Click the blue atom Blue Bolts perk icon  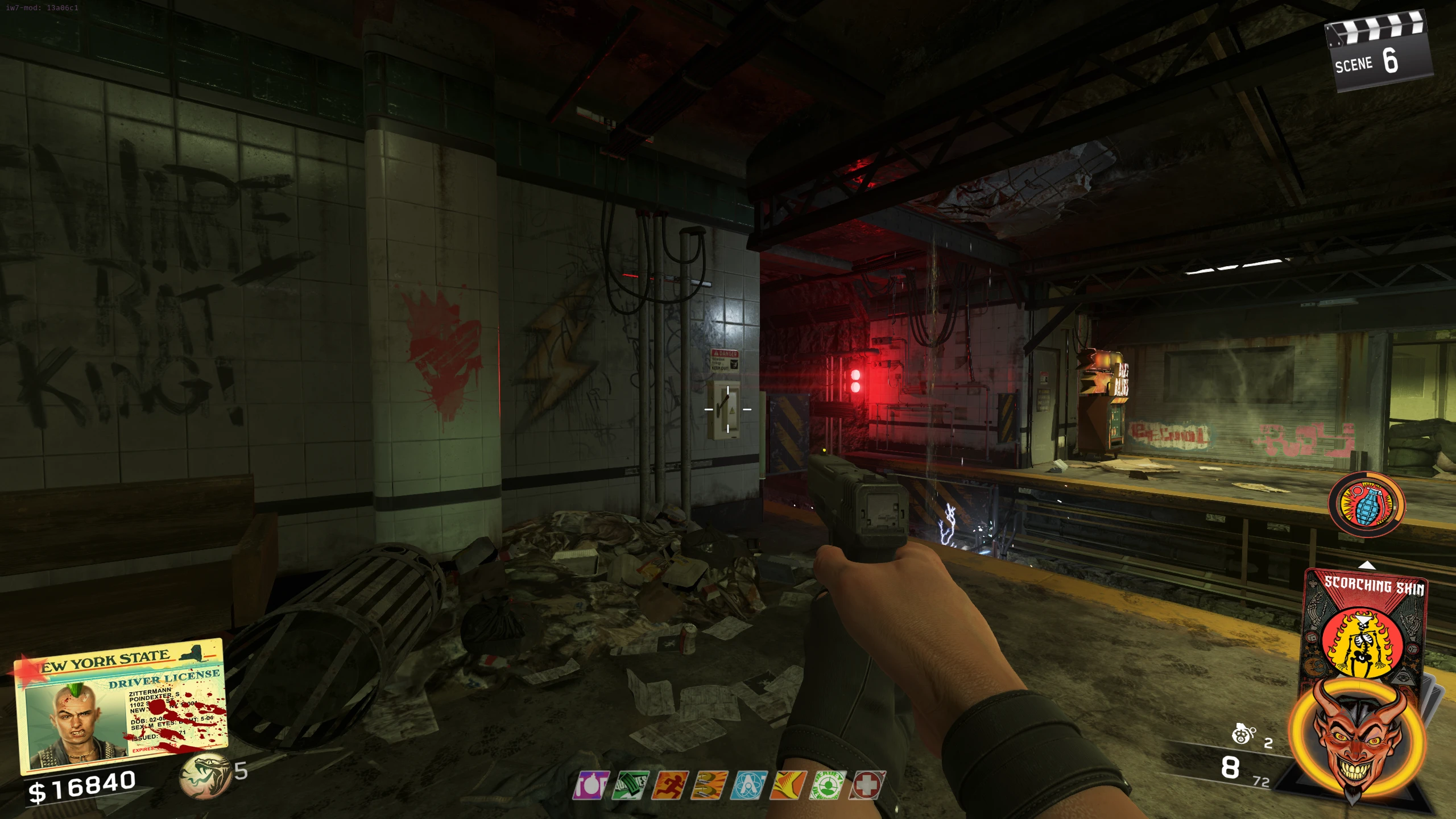click(748, 785)
